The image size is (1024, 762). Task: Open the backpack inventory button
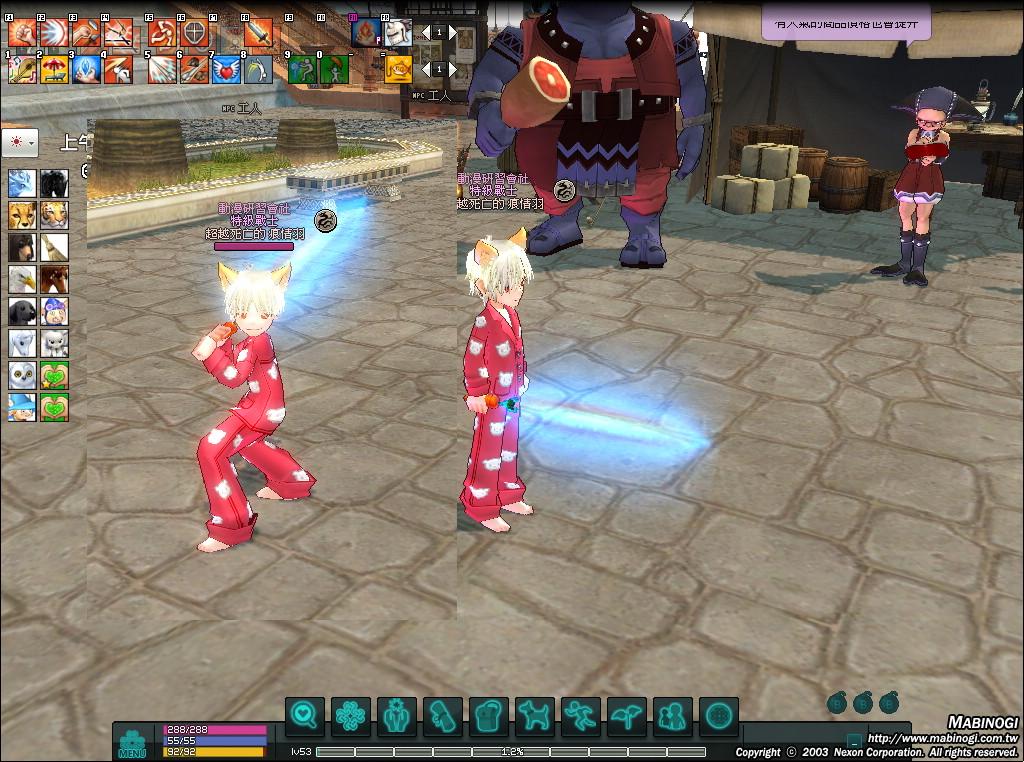(489, 716)
